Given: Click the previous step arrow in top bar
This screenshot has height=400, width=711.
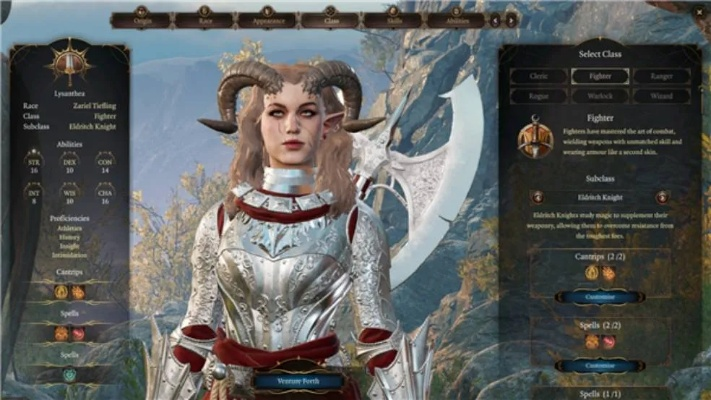Looking at the screenshot, I should tap(495, 19).
